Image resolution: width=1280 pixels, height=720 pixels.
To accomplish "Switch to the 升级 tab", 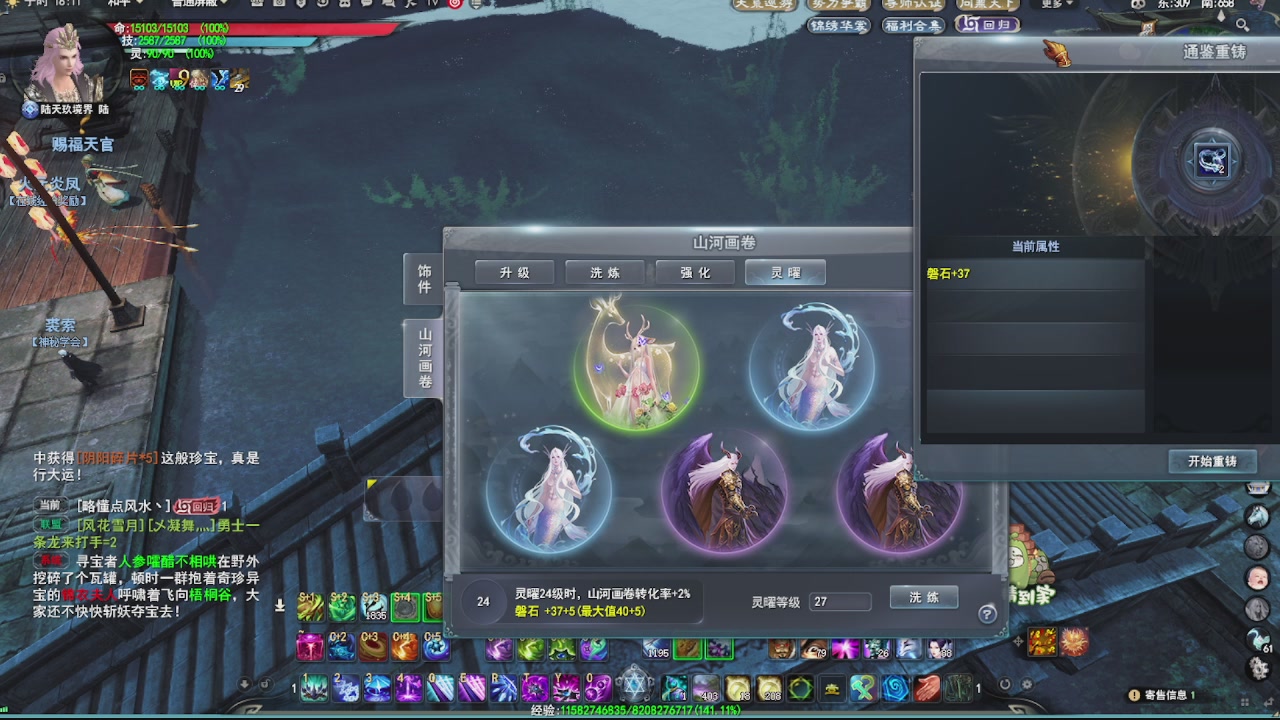I will (515, 271).
